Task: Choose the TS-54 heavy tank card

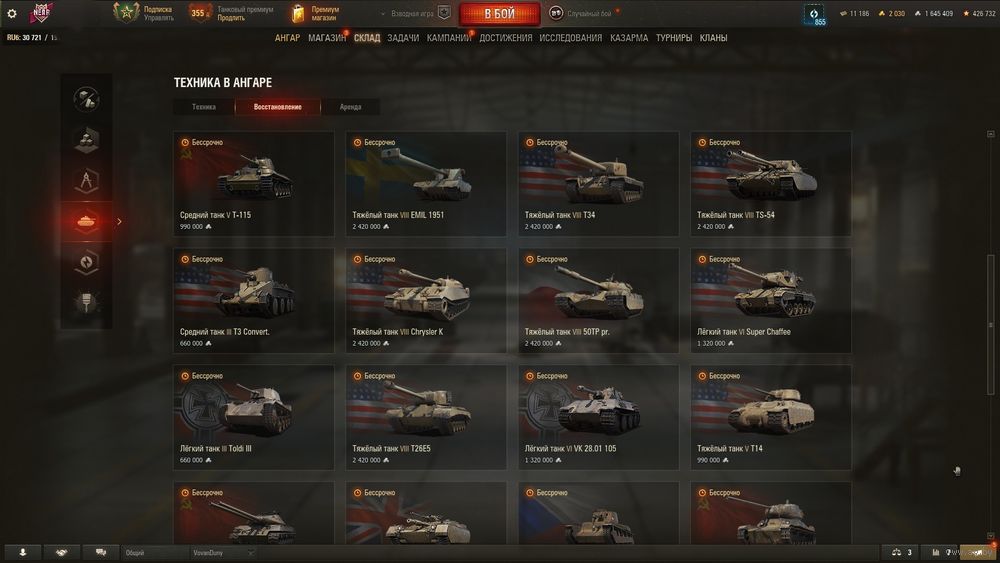Action: coord(771,184)
